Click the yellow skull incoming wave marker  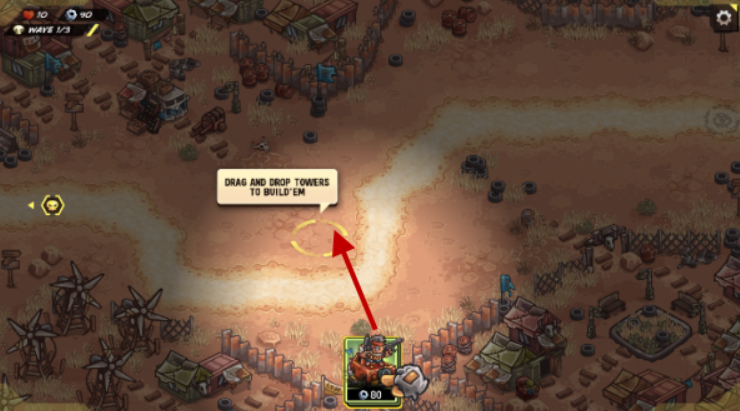(x=53, y=205)
